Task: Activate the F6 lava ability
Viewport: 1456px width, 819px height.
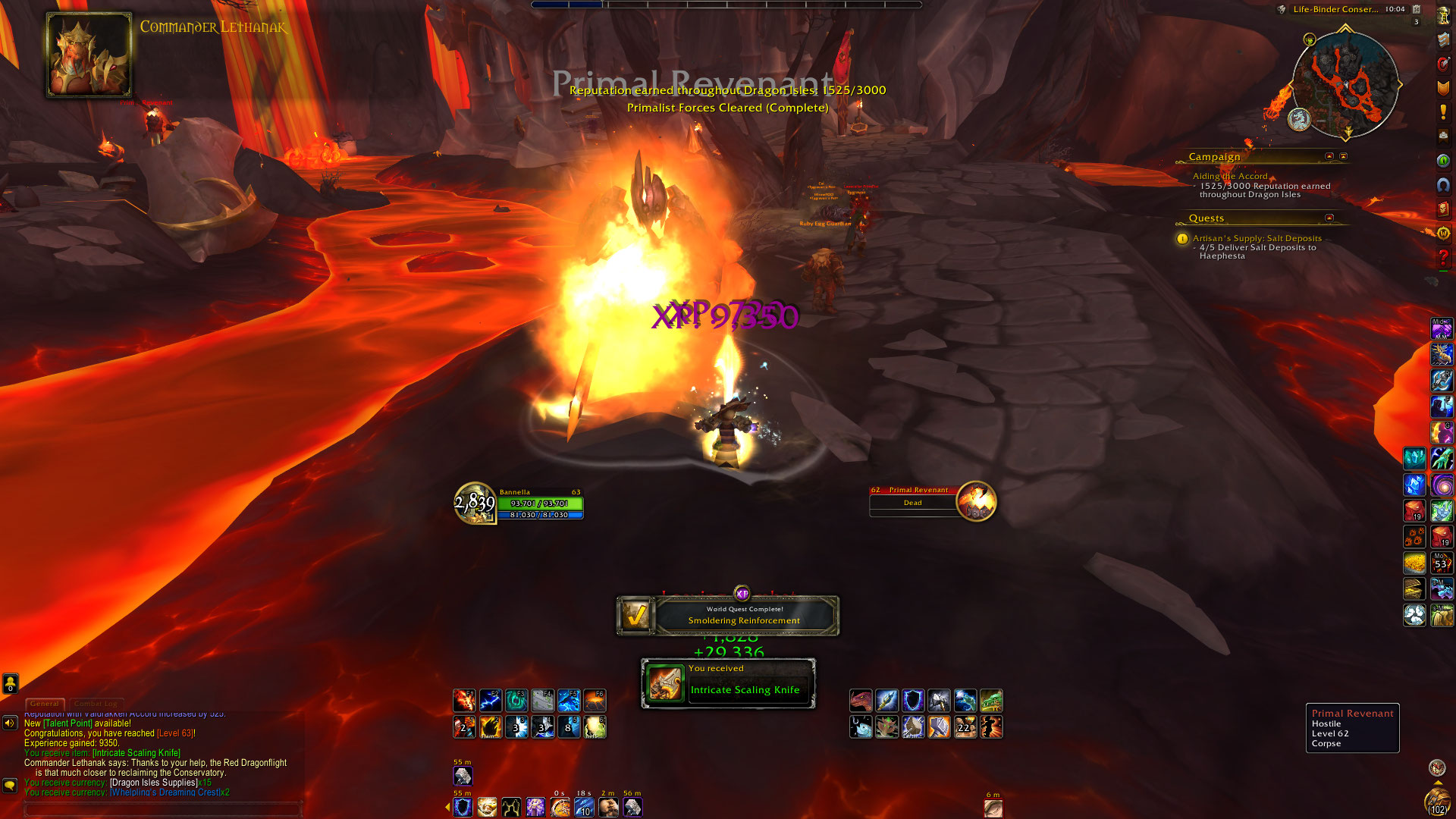Action: 595,700
